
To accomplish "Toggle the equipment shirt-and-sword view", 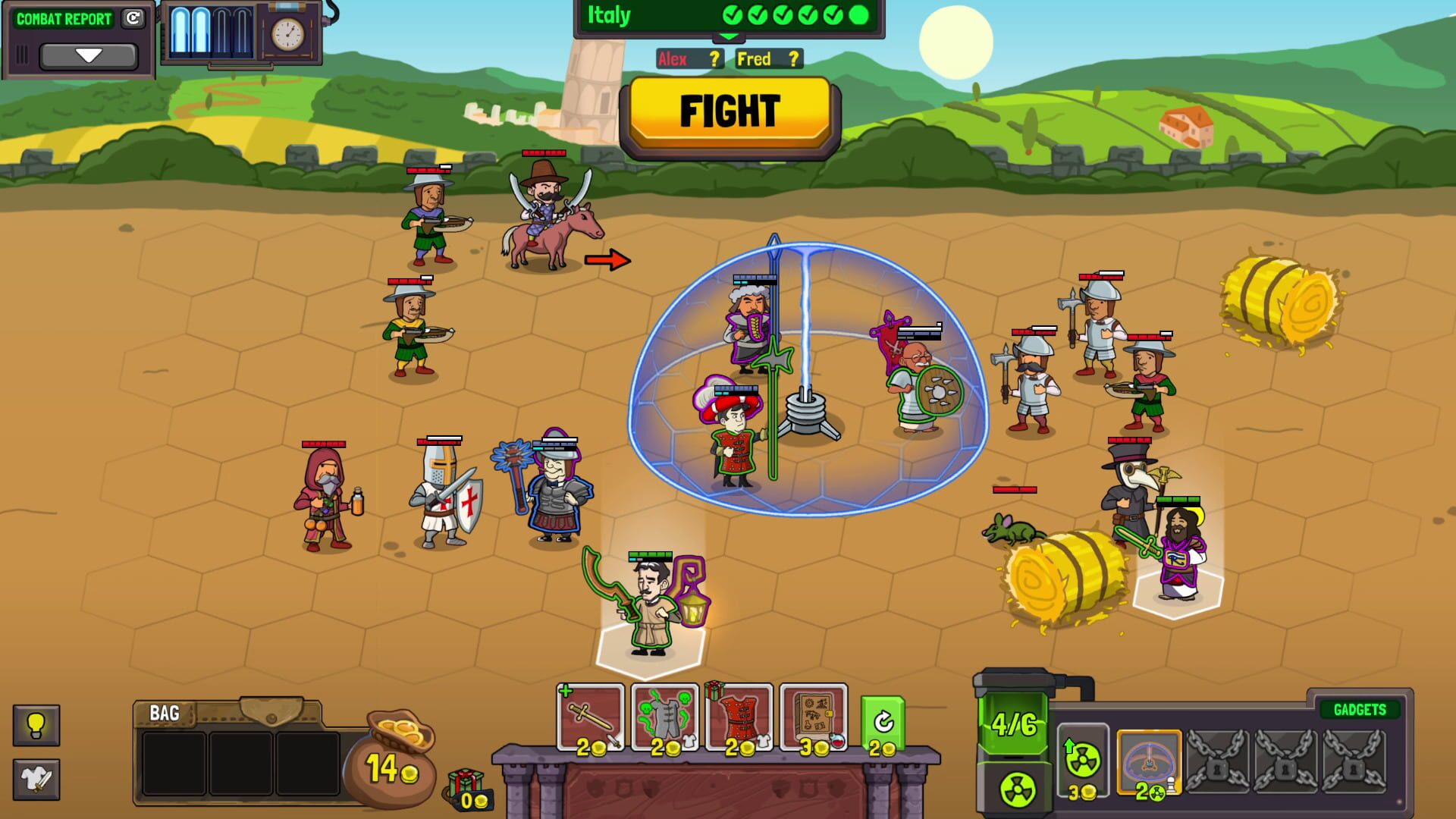I will pos(35,778).
